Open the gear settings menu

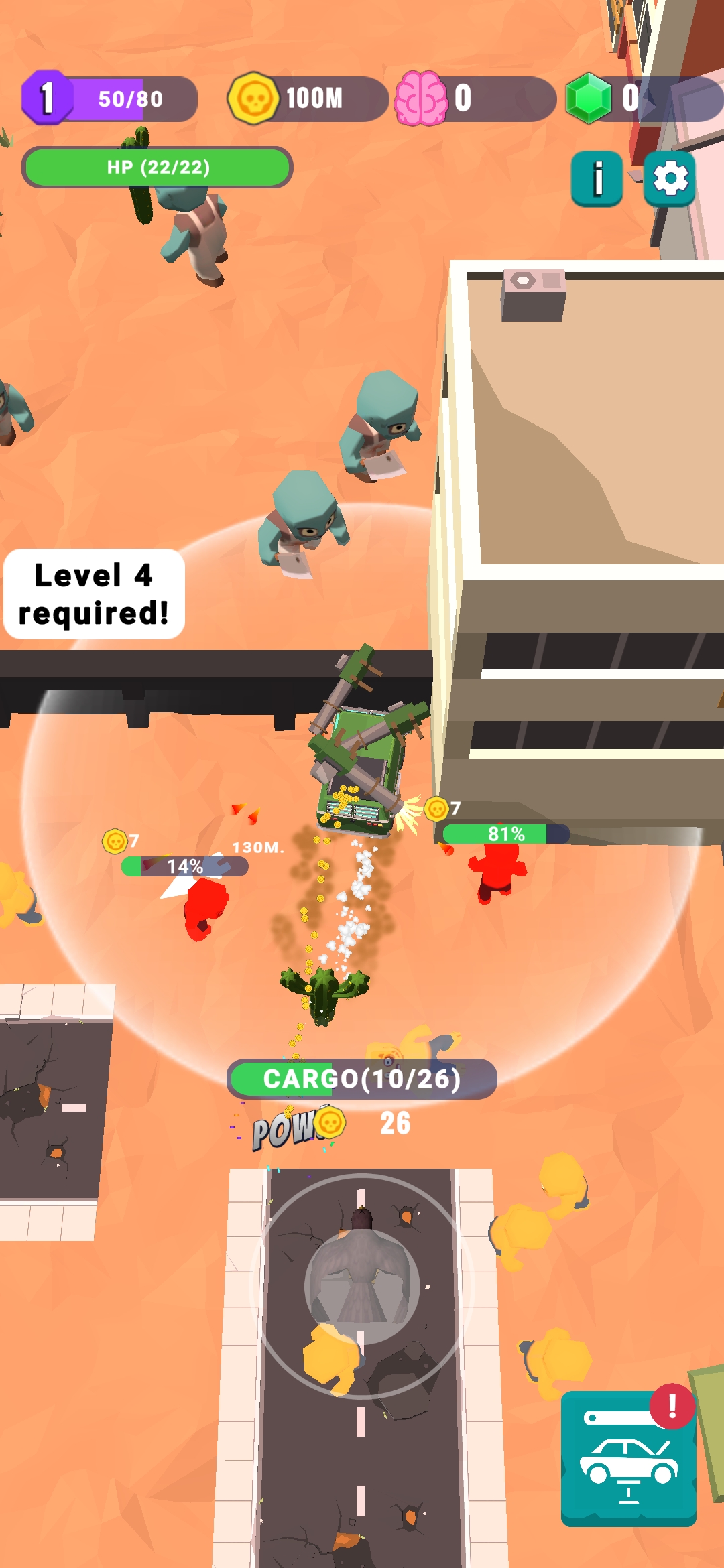pos(670,178)
